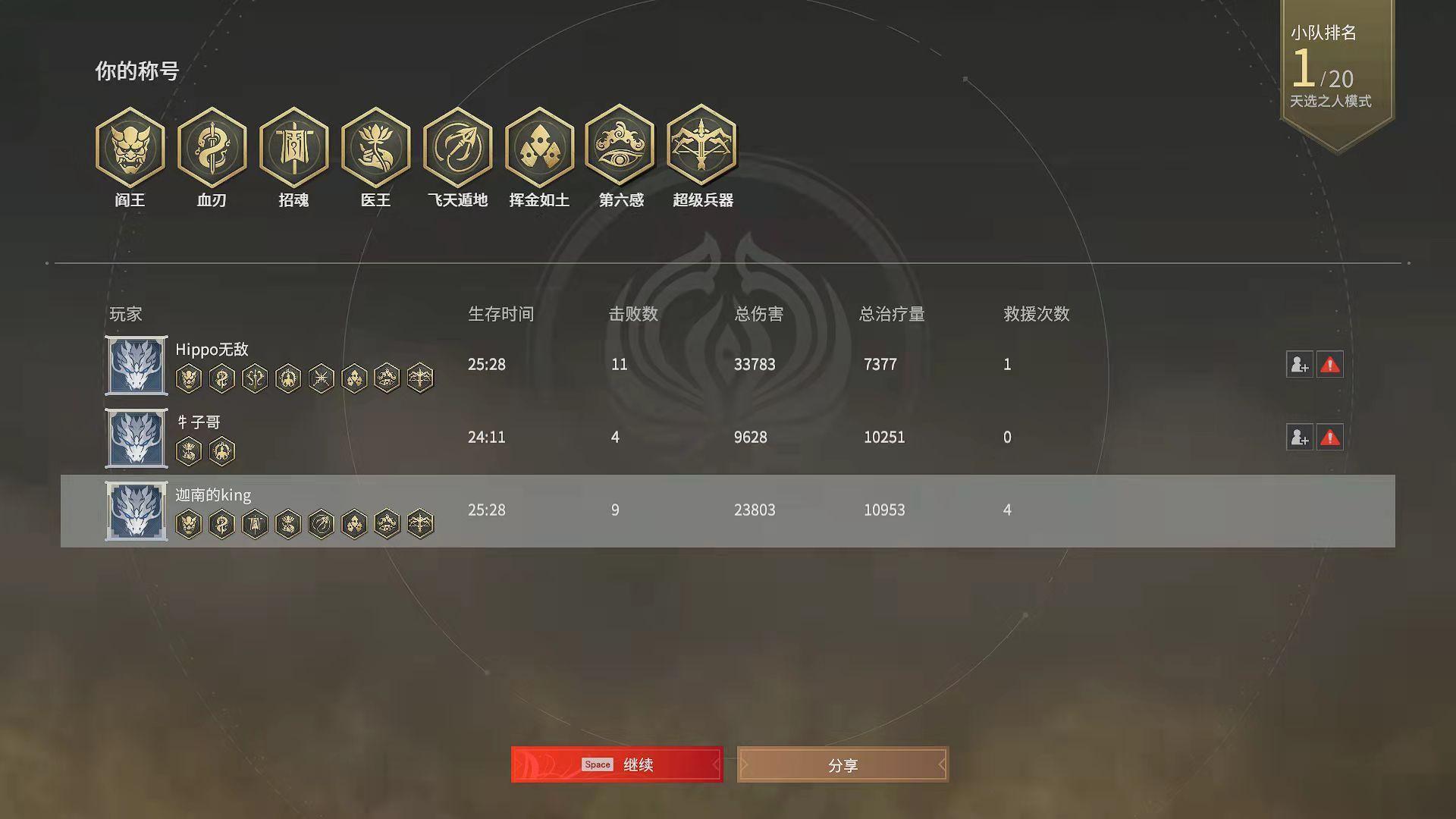
Task: Report the player 牛子哥
Action: (1329, 438)
